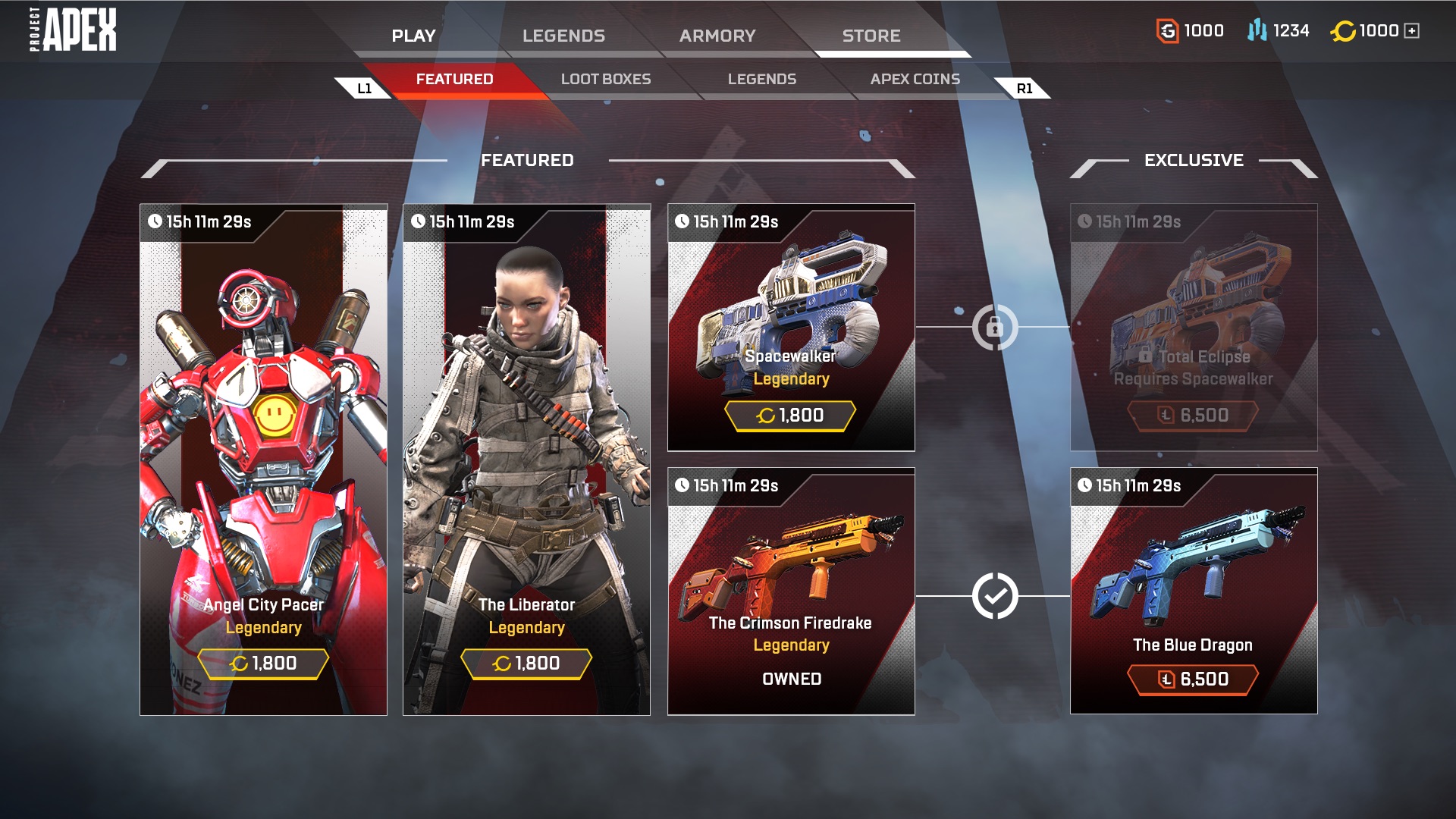Open the Legends main tab
1456x819 pixels.
(563, 36)
